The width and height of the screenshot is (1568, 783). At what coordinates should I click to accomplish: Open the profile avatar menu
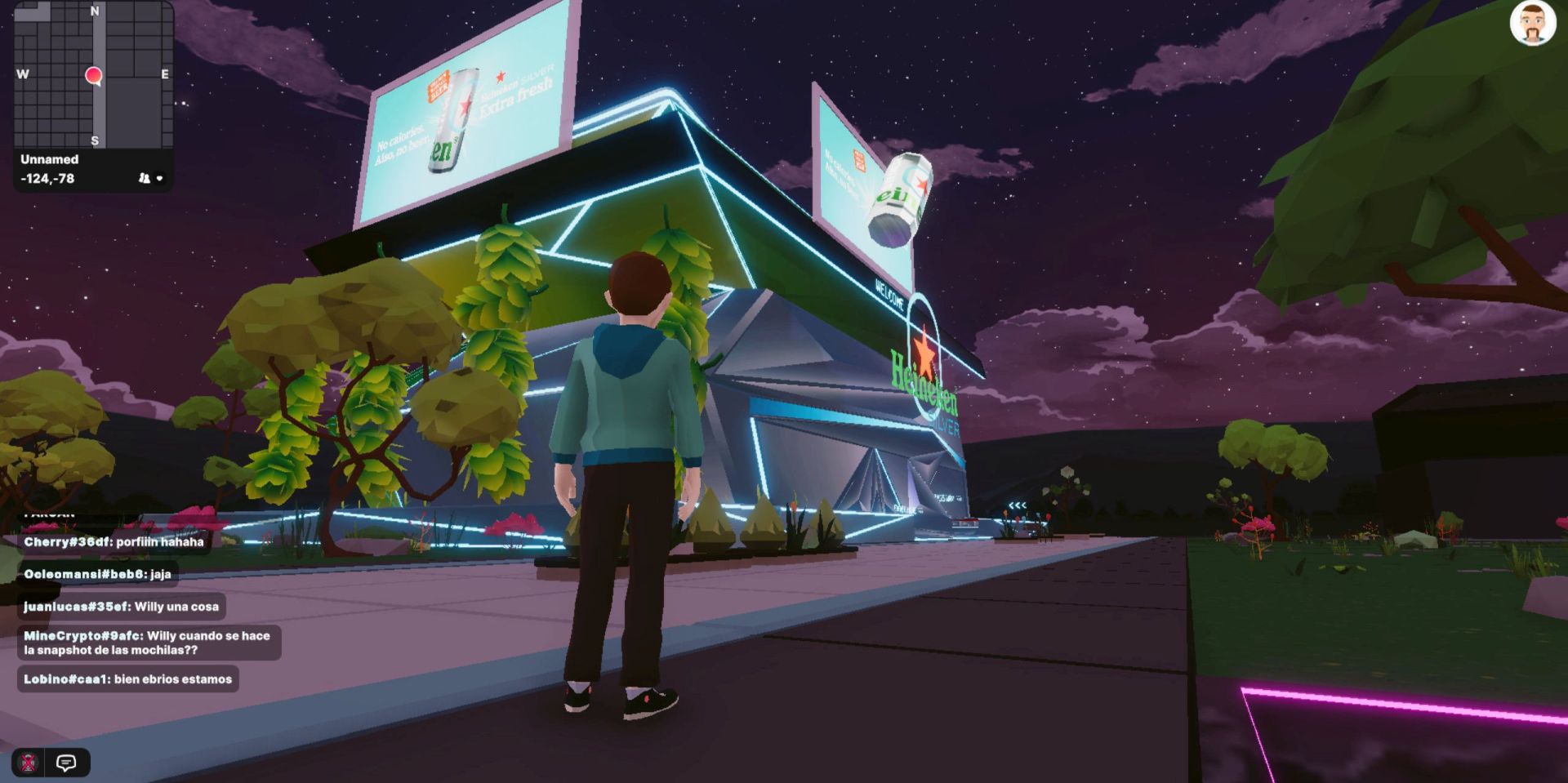(x=1532, y=23)
